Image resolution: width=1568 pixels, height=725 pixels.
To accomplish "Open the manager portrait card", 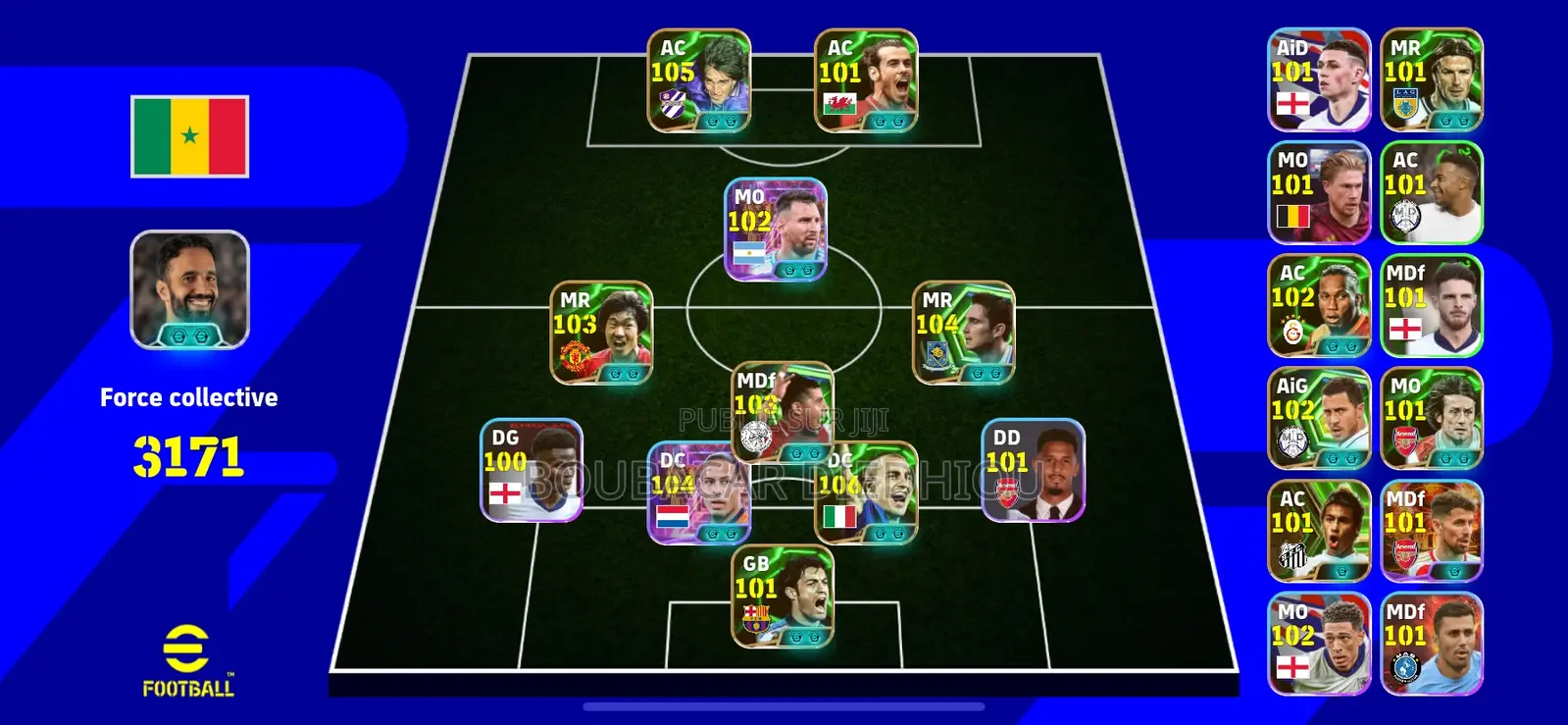I will click(189, 290).
